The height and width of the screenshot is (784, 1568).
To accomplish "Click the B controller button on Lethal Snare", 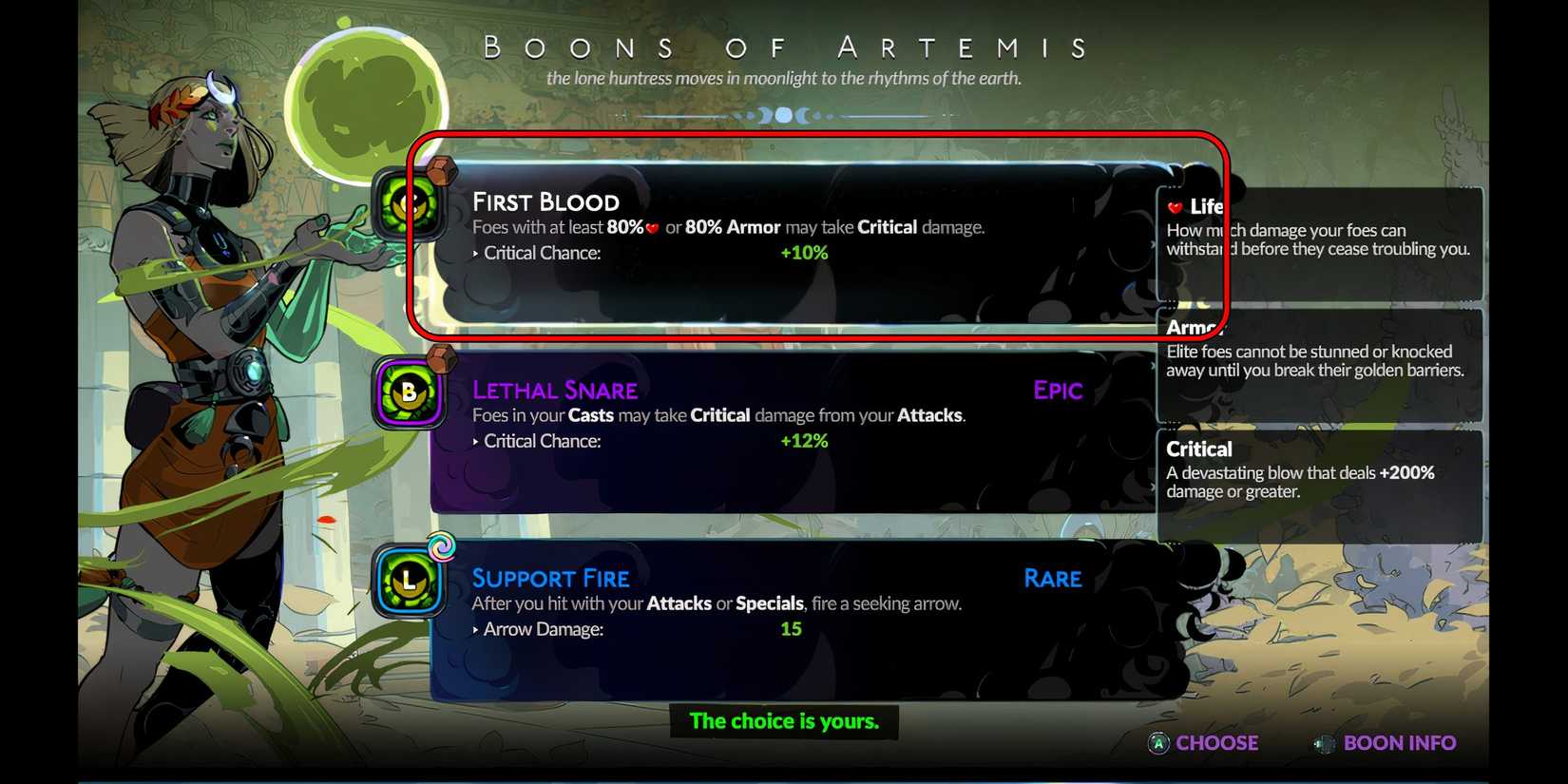I will coord(407,390).
